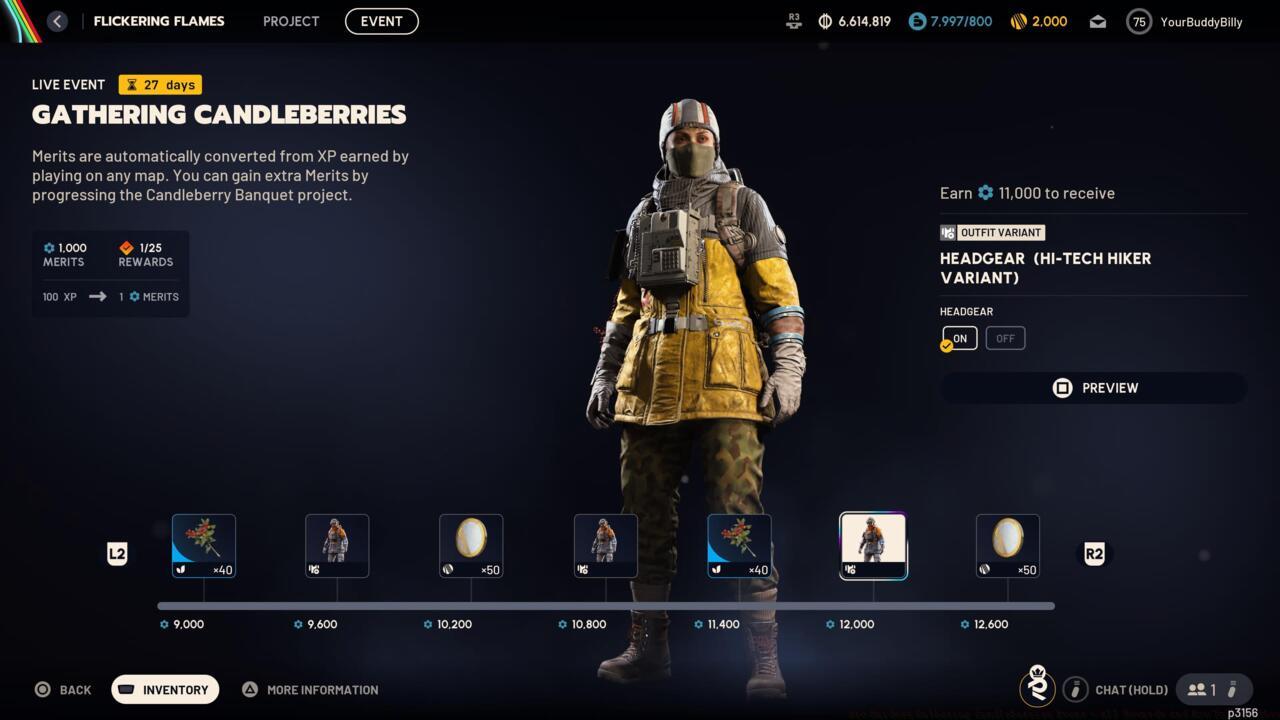The height and width of the screenshot is (720, 1280).
Task: Enable the Headgear ON toggle
Action: (x=958, y=338)
